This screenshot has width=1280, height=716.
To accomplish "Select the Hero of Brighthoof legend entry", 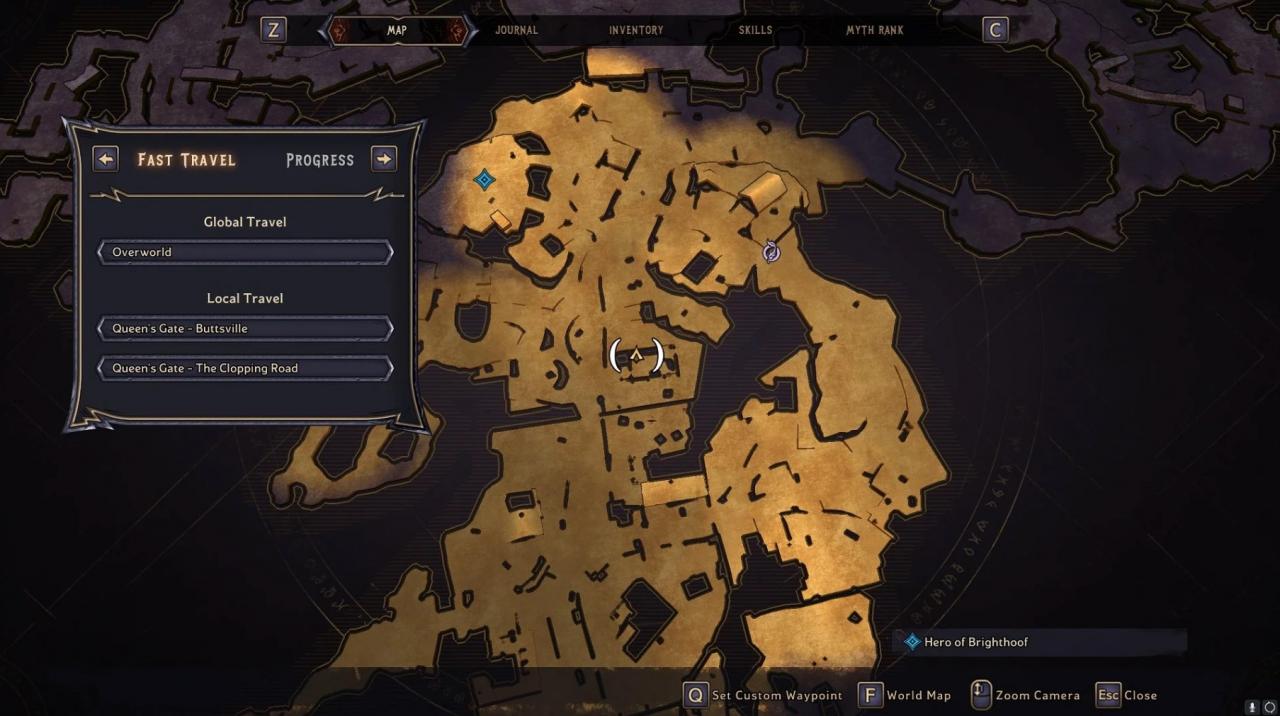I will pos(975,642).
